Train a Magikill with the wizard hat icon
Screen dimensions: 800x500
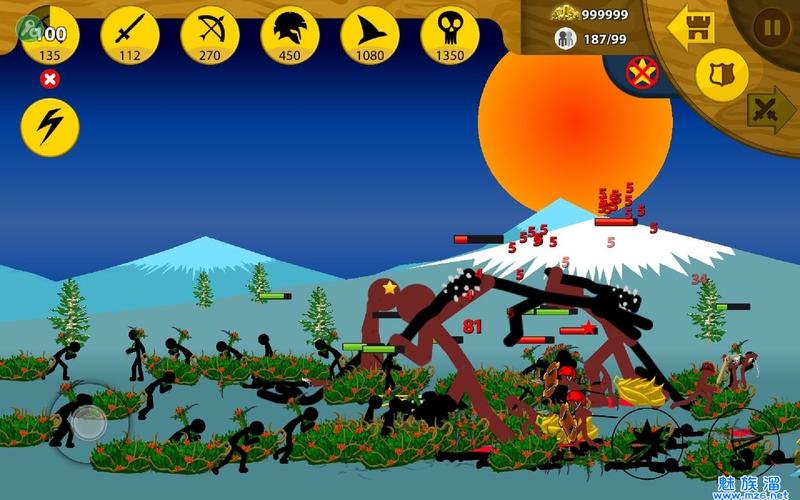(369, 35)
